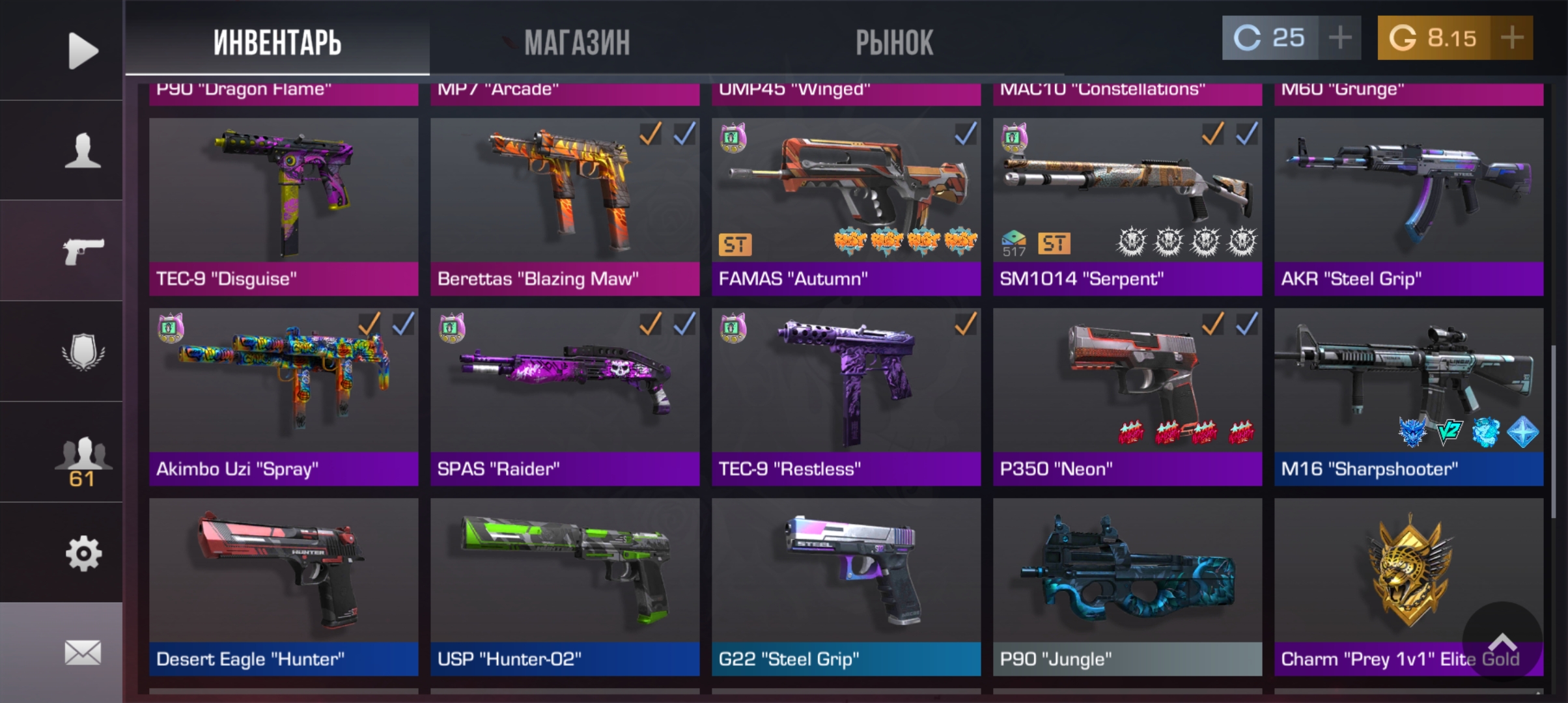Image resolution: width=1568 pixels, height=703 pixels.
Task: Open the gear settings icon
Action: tap(83, 554)
